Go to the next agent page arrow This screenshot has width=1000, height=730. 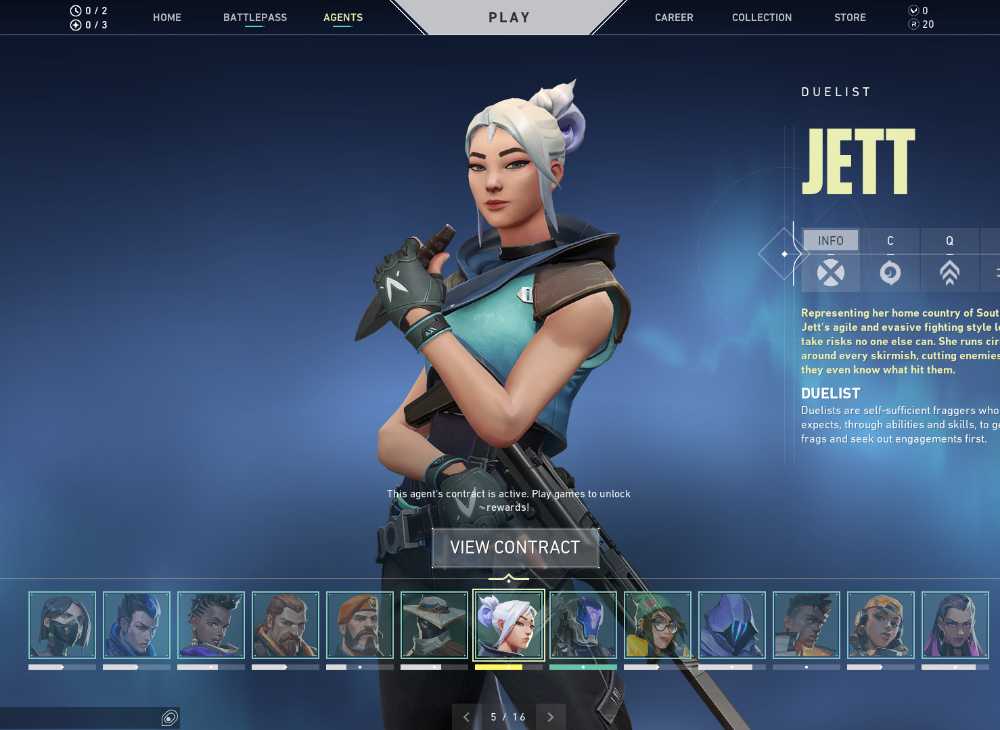click(550, 717)
